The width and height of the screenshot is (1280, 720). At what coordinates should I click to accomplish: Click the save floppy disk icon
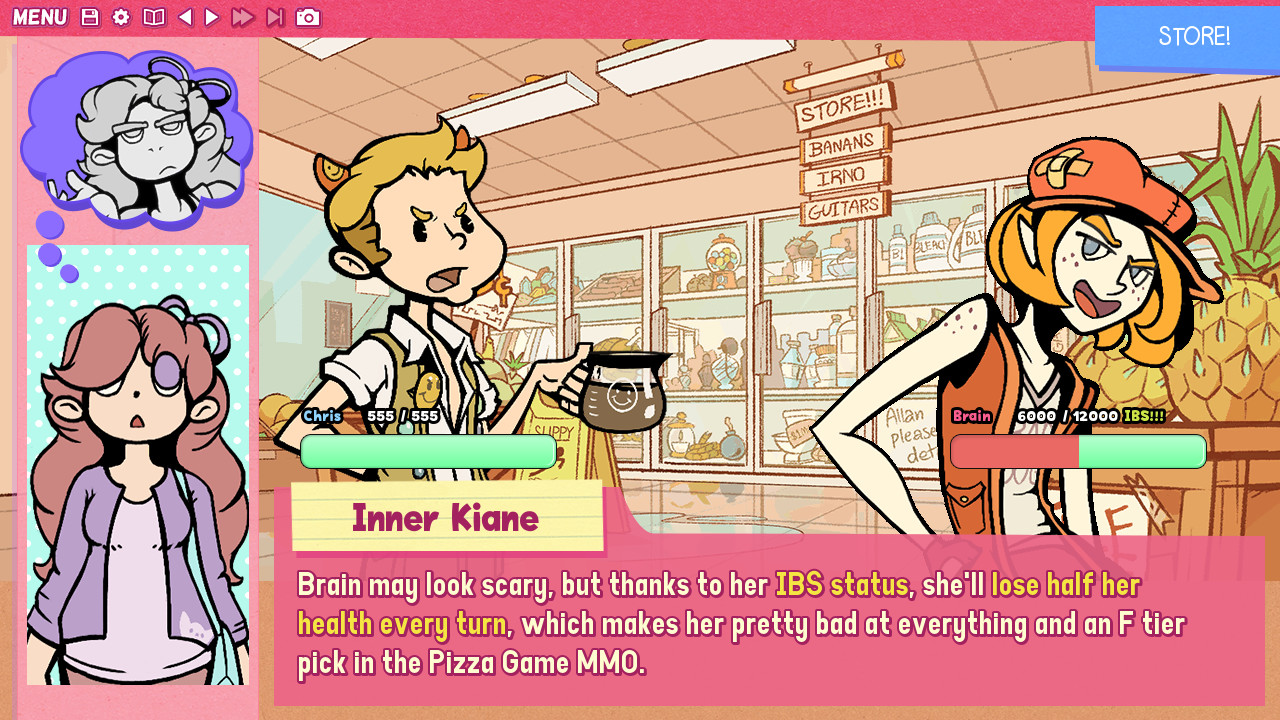[89, 17]
